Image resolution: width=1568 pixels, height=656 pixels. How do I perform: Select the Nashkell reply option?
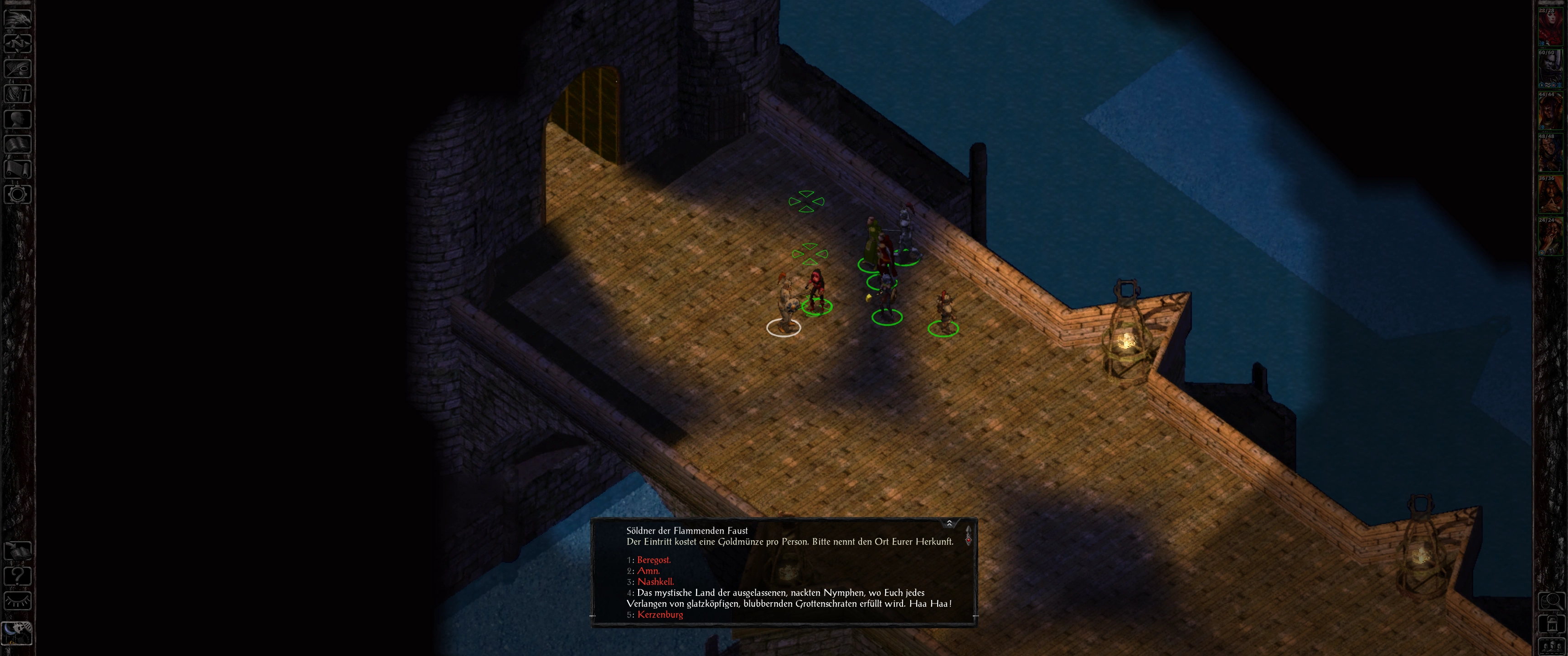click(x=655, y=582)
